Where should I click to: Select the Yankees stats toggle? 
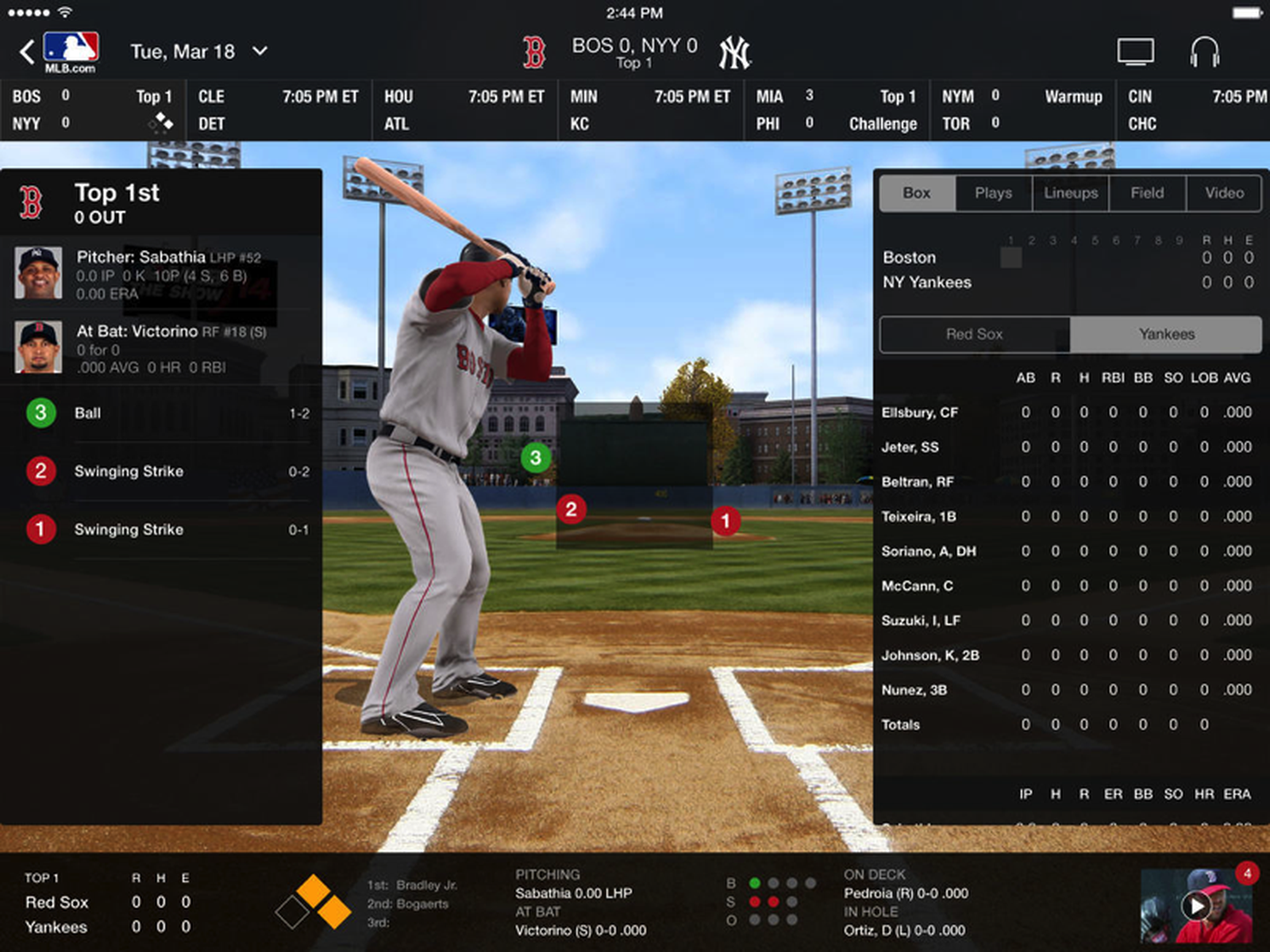(1165, 334)
